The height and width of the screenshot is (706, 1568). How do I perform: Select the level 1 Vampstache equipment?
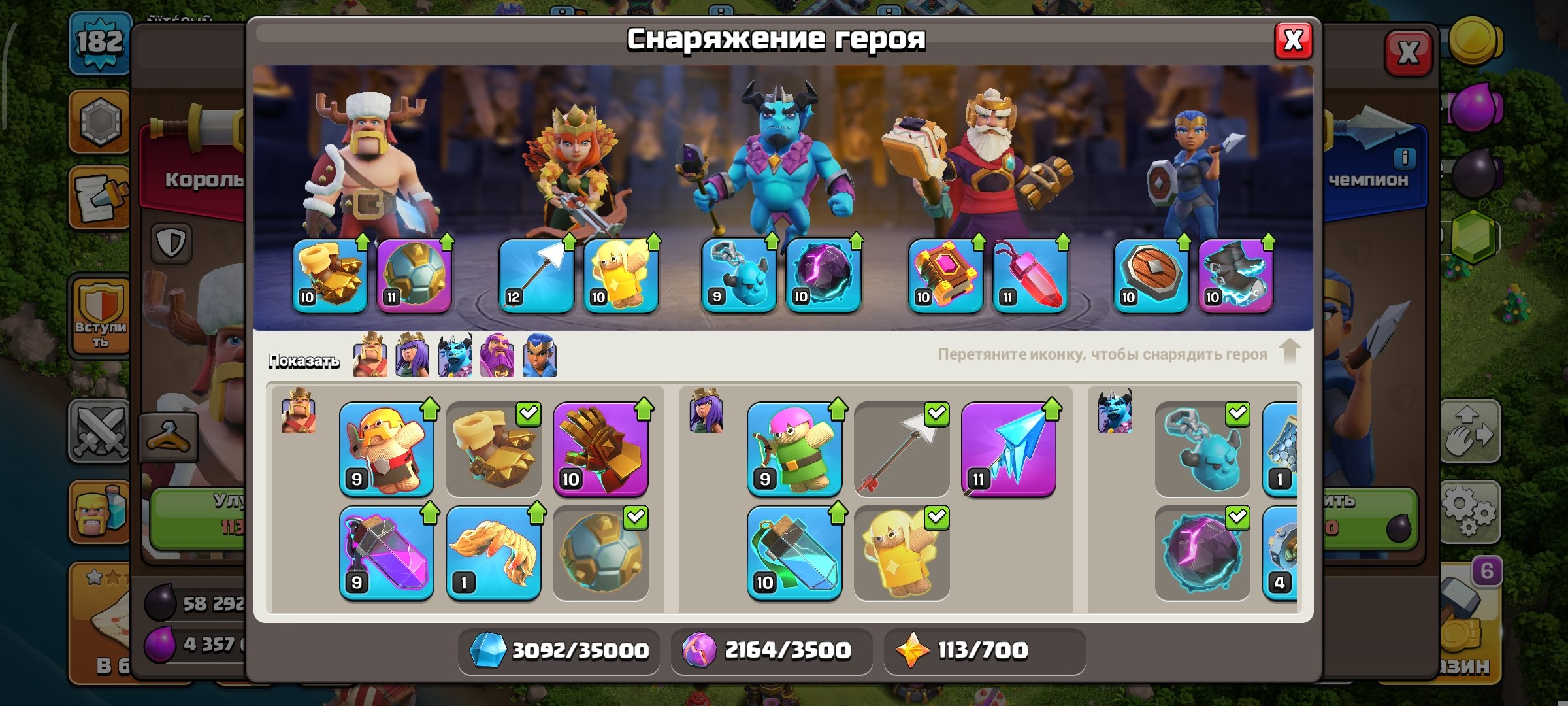click(x=493, y=552)
